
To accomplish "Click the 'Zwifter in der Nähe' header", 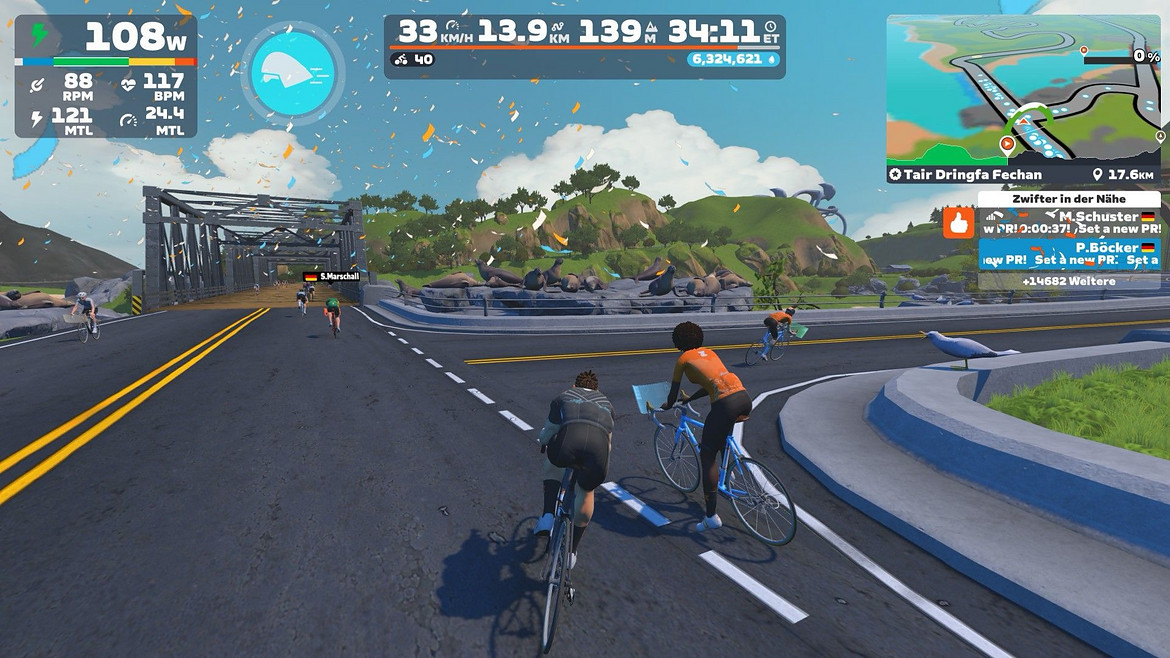I will click(1068, 199).
